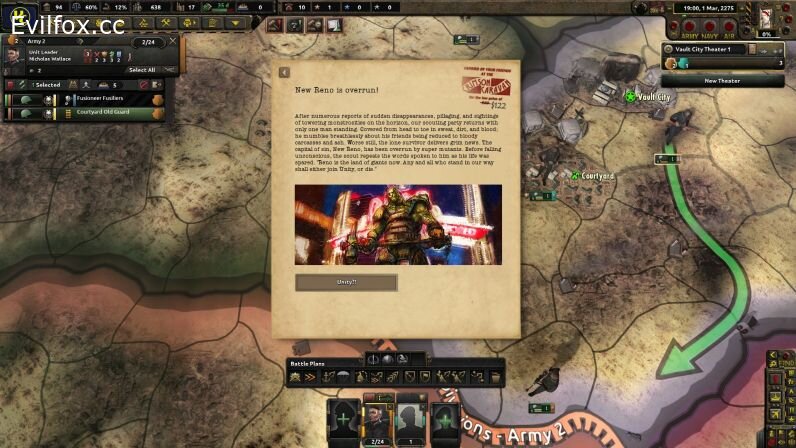Close the Army 2 panel
796x448 pixels.
tap(173, 41)
